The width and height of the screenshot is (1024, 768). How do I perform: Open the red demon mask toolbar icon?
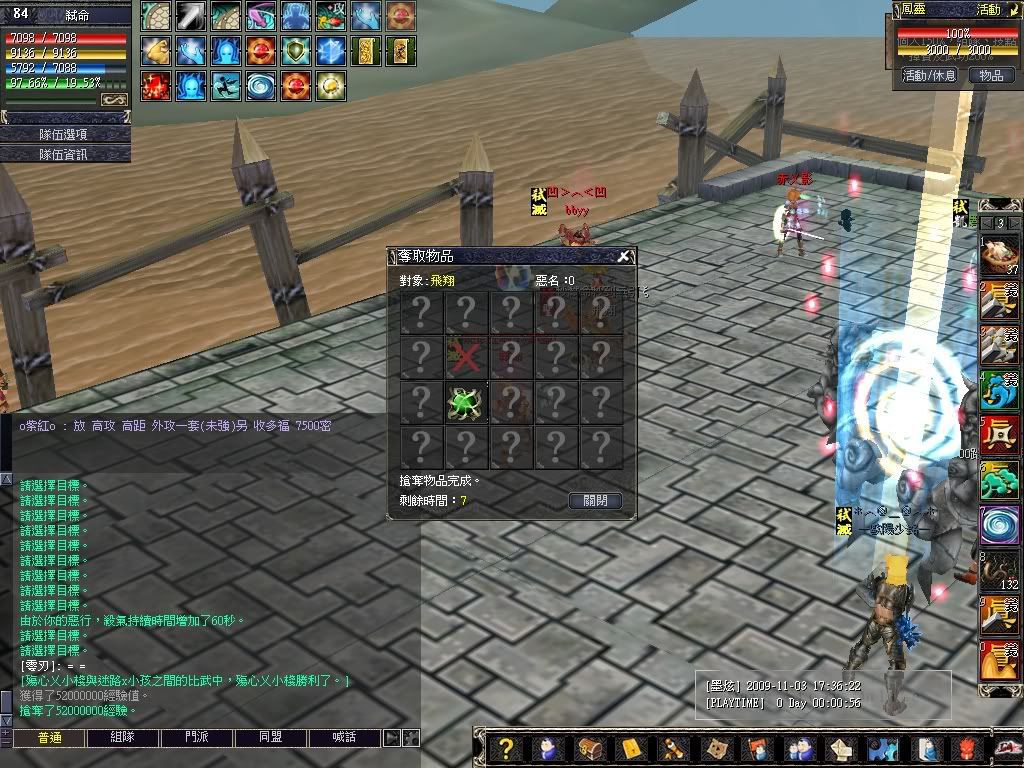click(967, 749)
